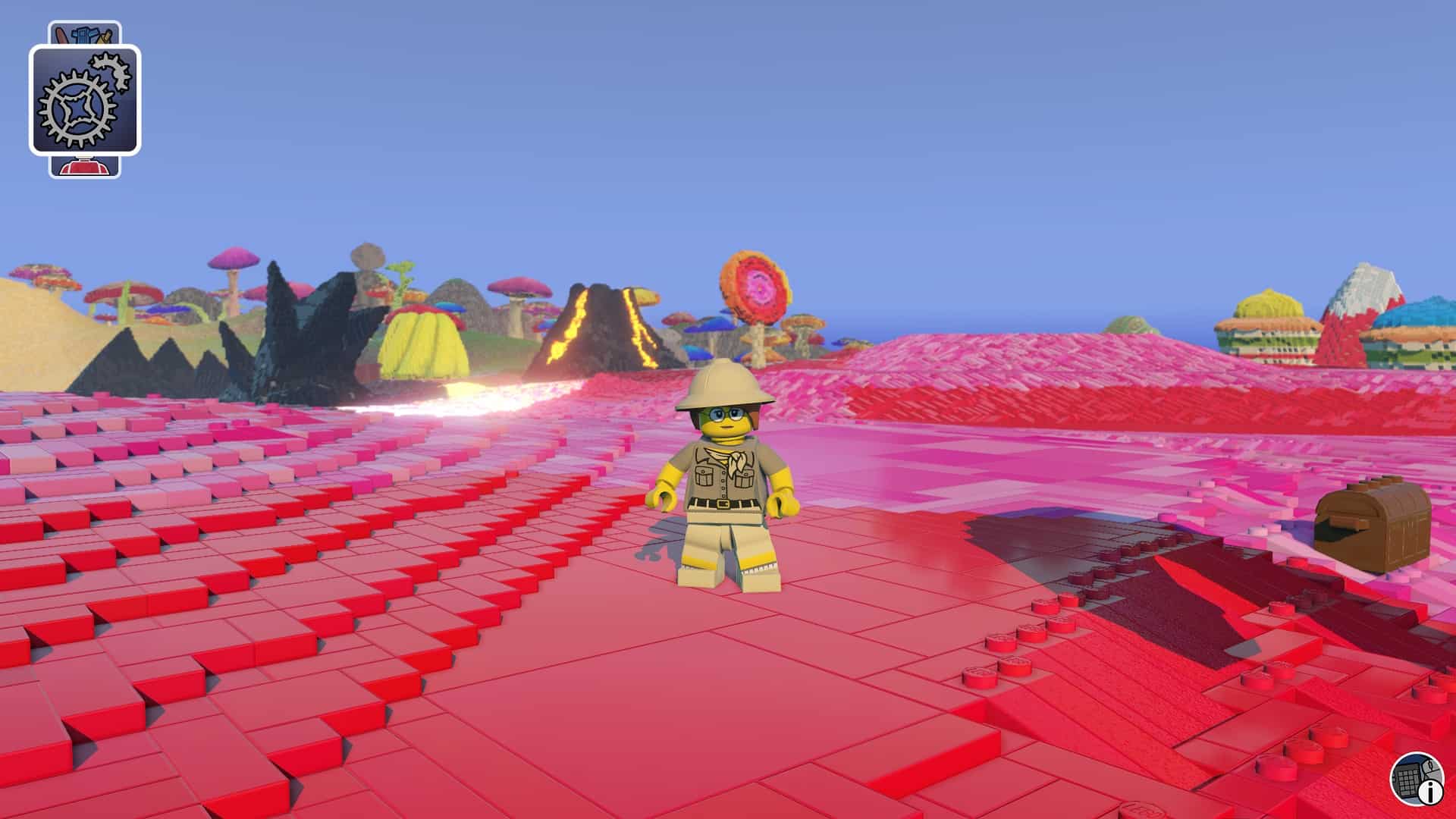1456x819 pixels.
Task: Click the keyboard graphic in controls icon
Action: (1407, 781)
